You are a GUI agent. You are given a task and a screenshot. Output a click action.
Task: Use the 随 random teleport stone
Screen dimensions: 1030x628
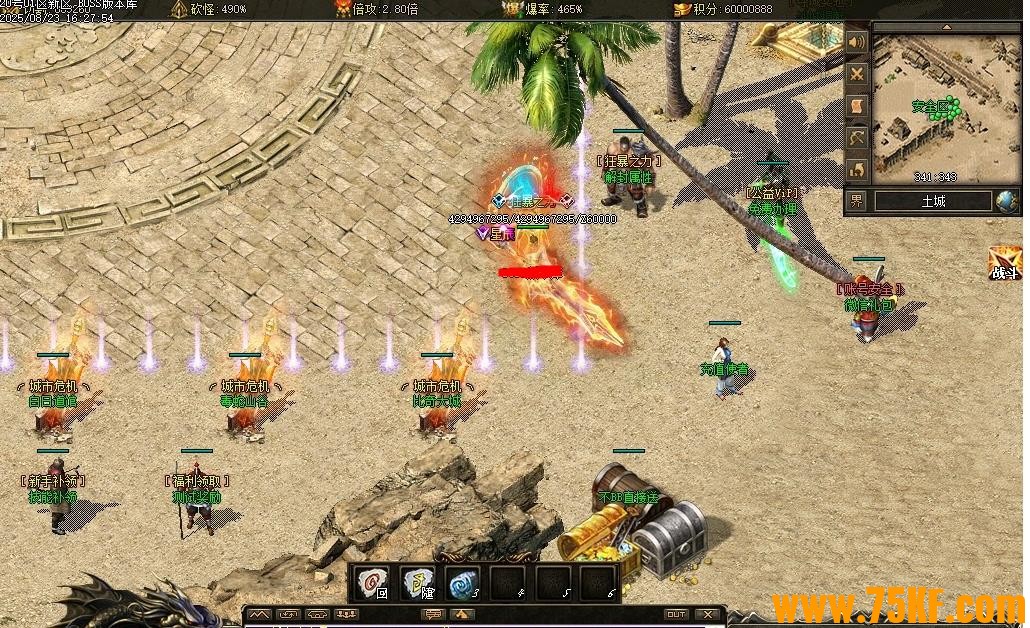tap(418, 582)
